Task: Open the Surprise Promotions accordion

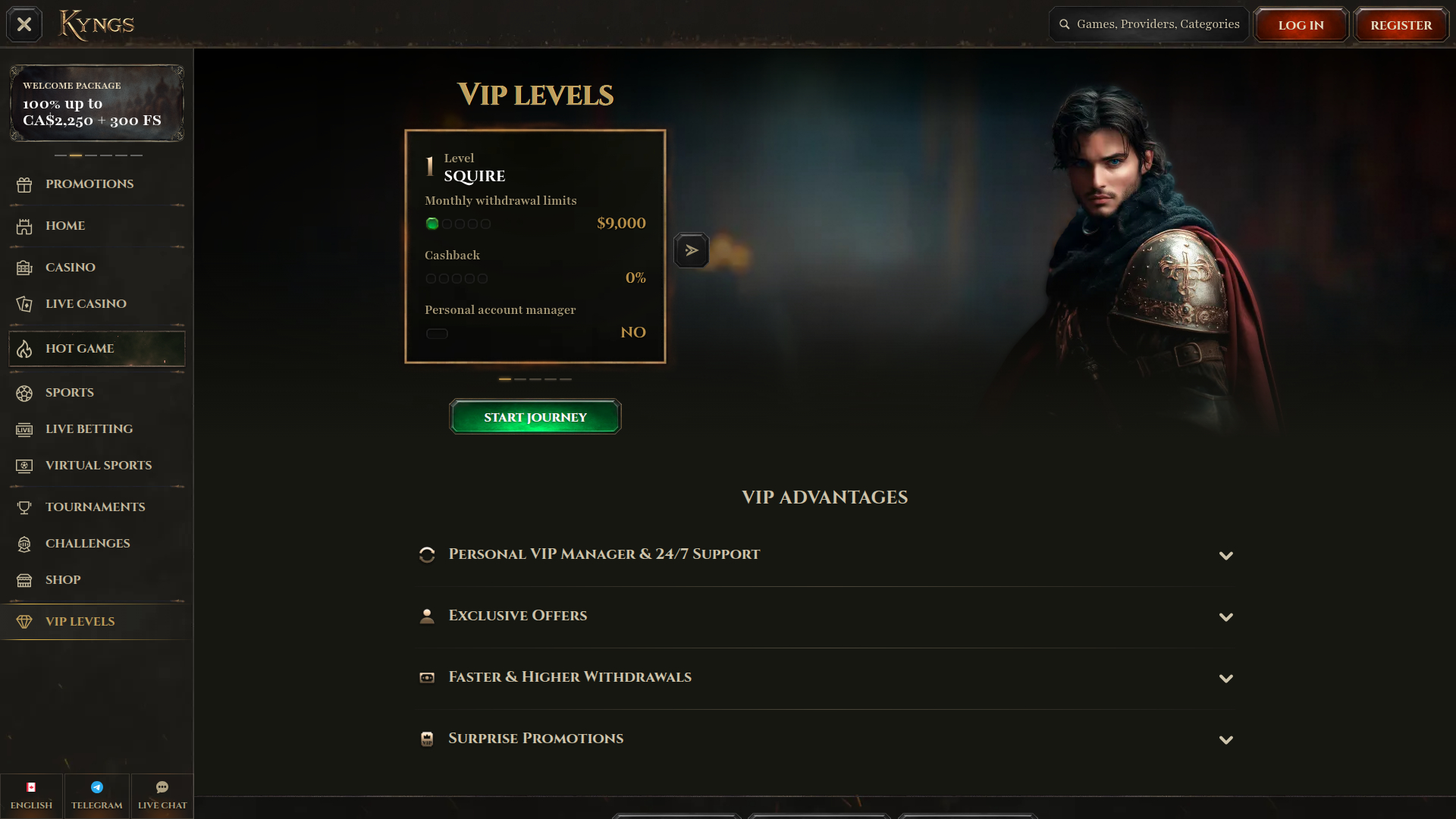Action: [1226, 739]
